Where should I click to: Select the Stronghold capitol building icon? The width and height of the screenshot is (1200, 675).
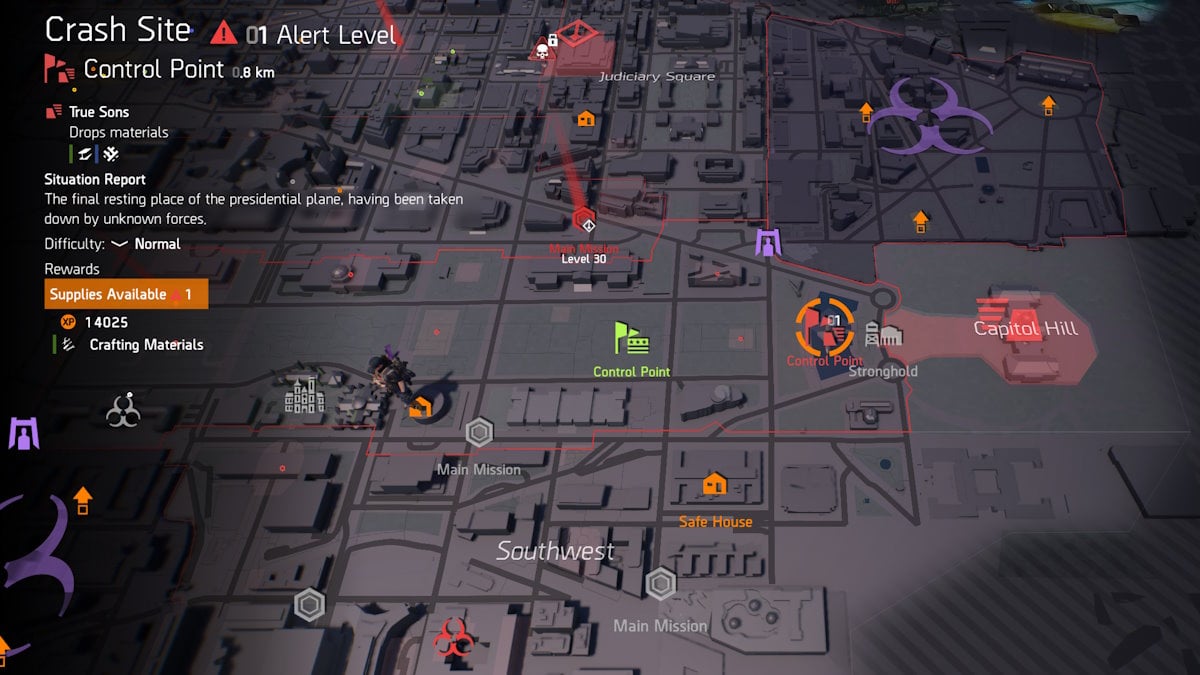[x=883, y=335]
